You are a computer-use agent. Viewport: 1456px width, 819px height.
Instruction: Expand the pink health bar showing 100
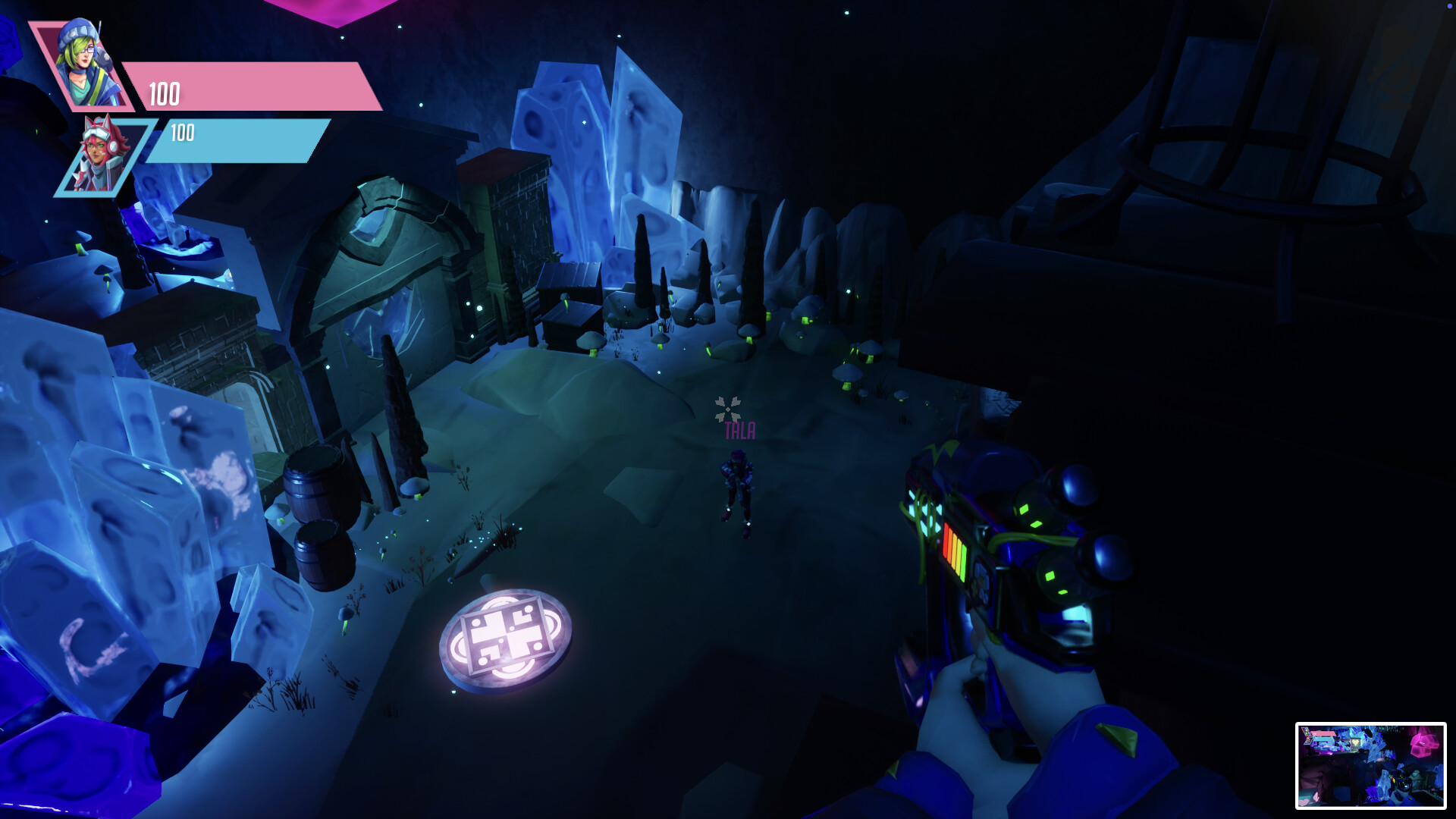tap(250, 87)
